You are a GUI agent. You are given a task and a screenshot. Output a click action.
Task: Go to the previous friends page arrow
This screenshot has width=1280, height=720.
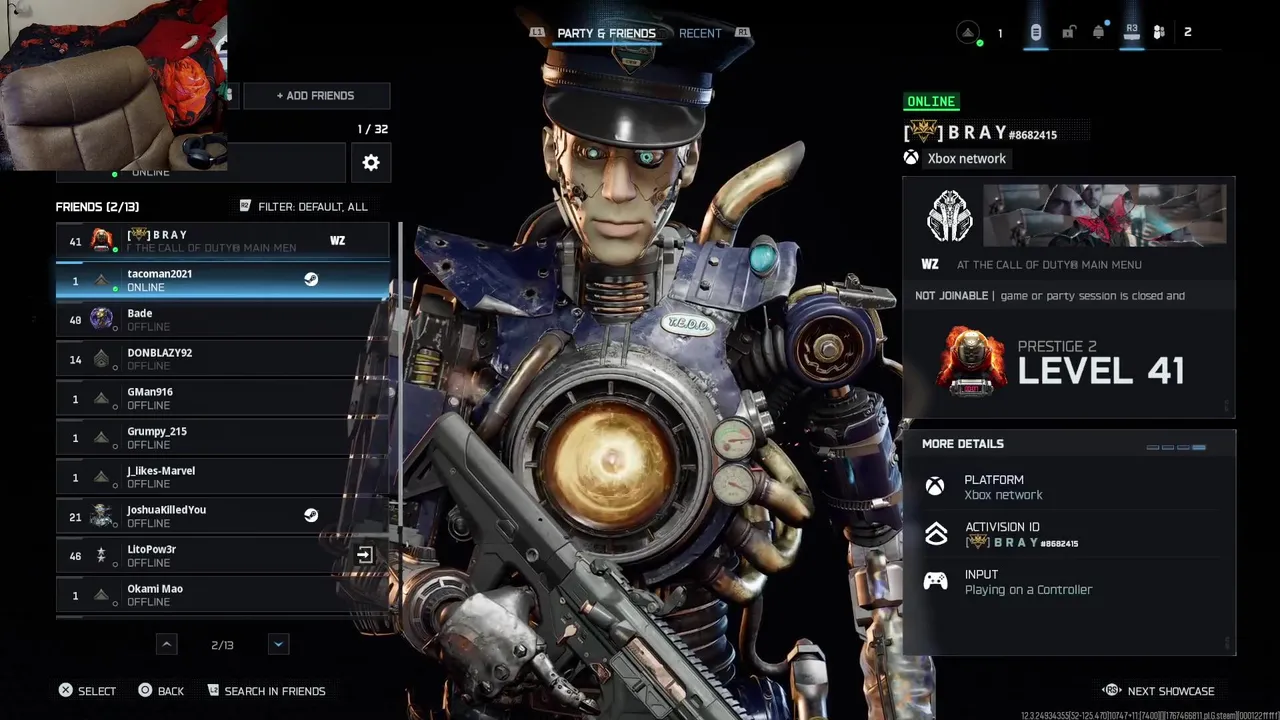click(x=167, y=645)
